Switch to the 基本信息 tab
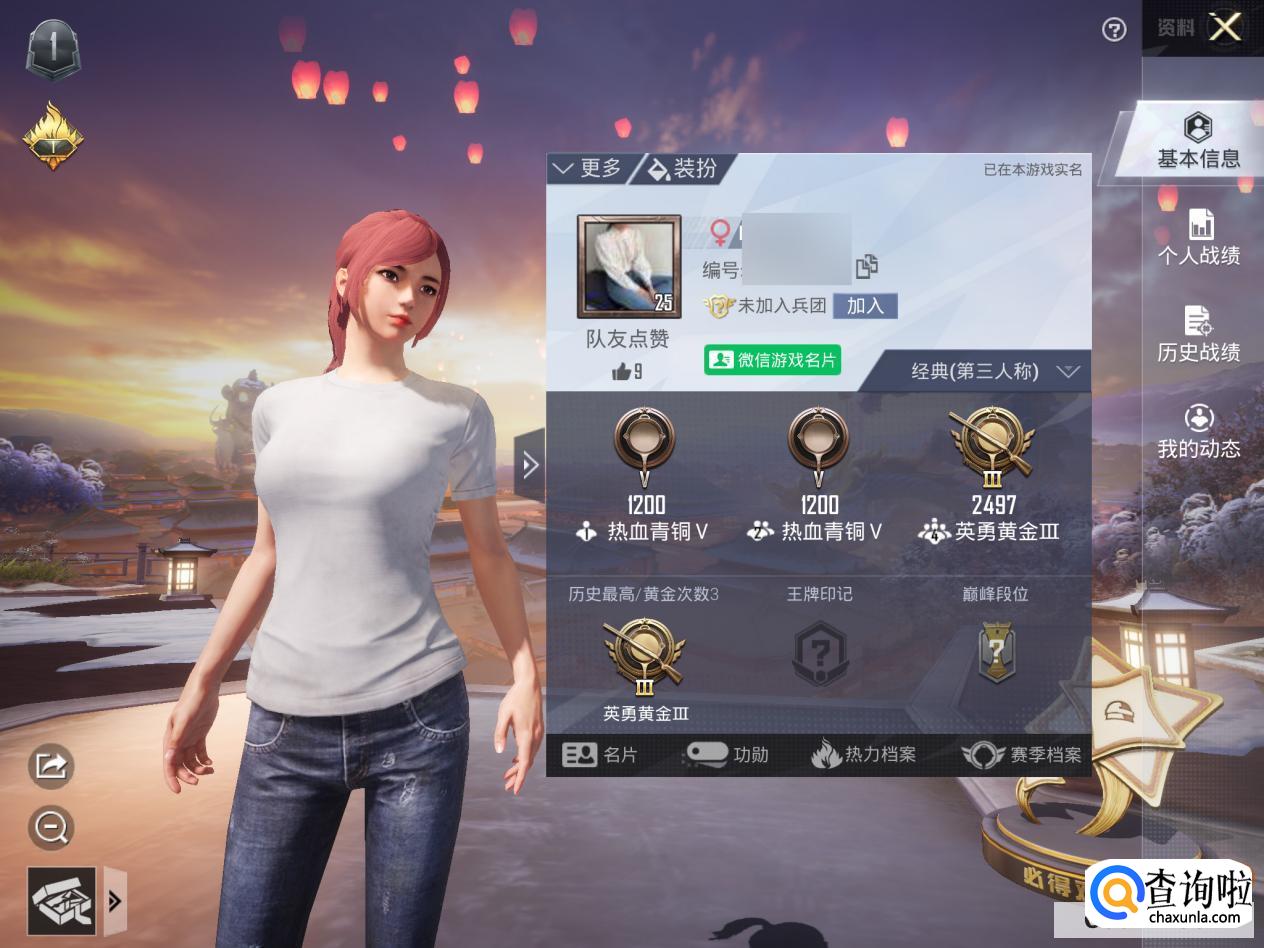This screenshot has width=1264, height=948. click(x=1198, y=142)
